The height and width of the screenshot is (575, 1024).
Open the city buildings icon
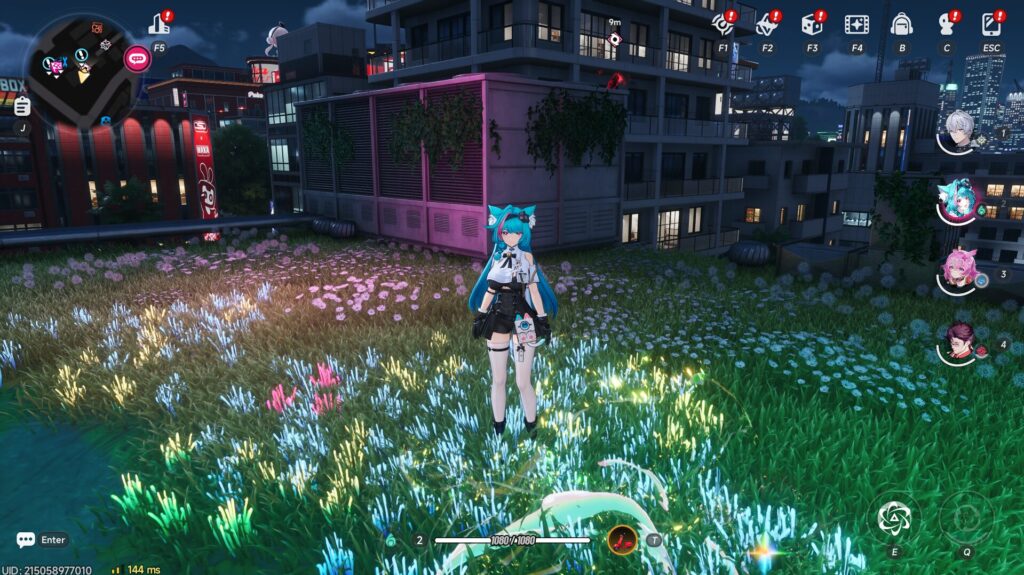[159, 23]
